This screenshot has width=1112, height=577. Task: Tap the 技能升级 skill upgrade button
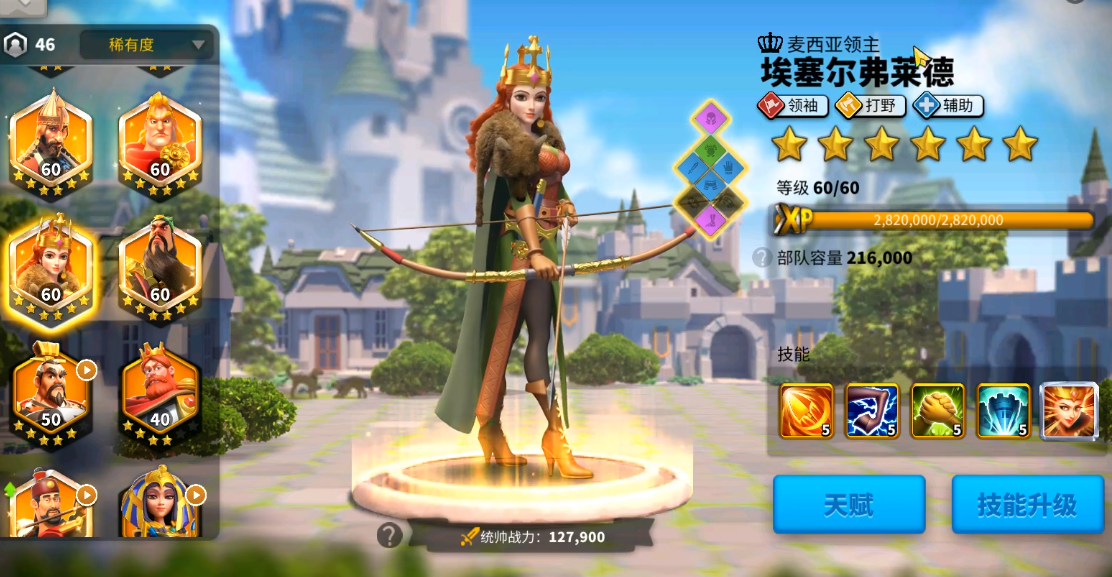(x=1026, y=504)
